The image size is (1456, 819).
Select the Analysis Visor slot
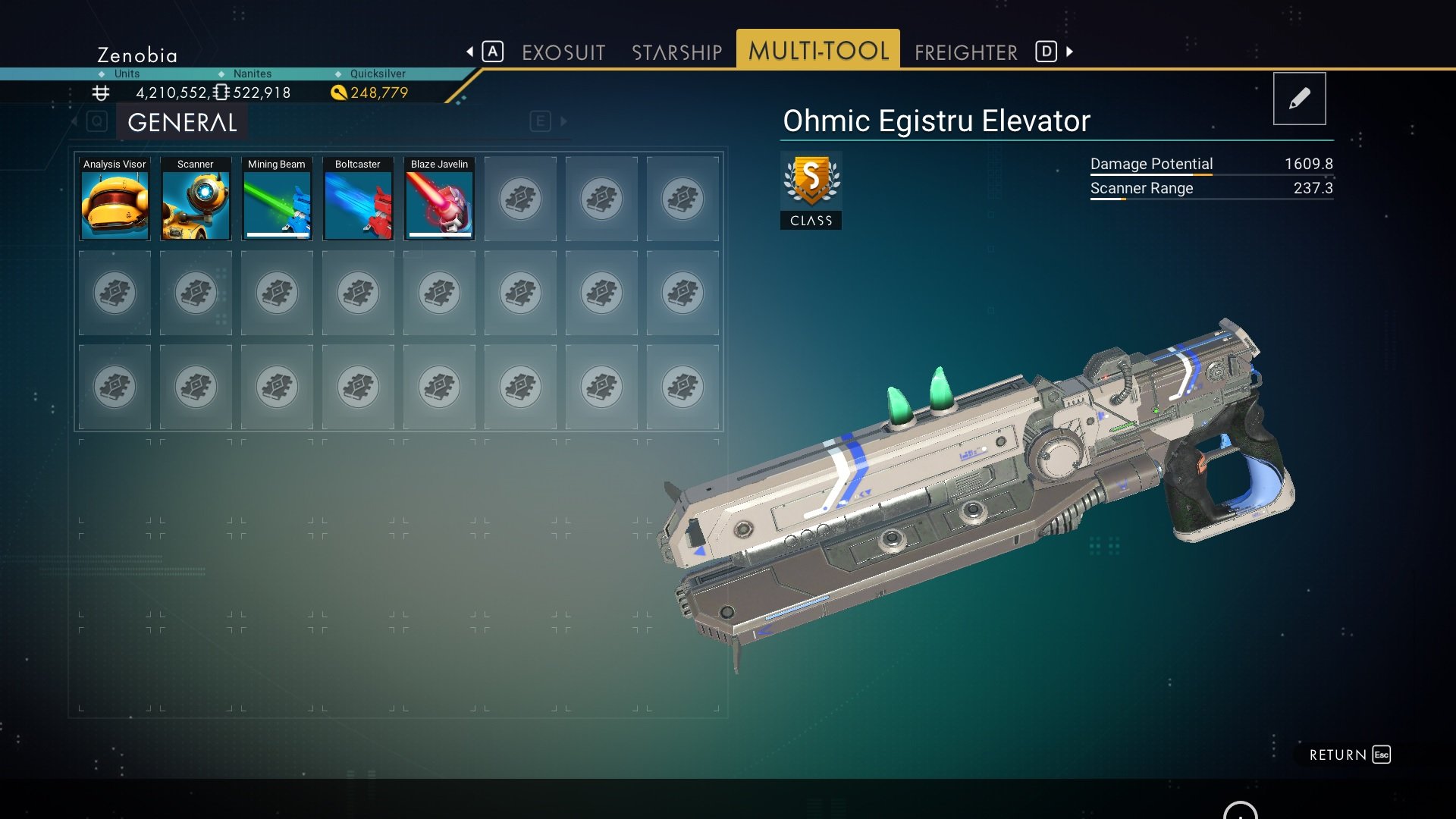click(x=115, y=199)
